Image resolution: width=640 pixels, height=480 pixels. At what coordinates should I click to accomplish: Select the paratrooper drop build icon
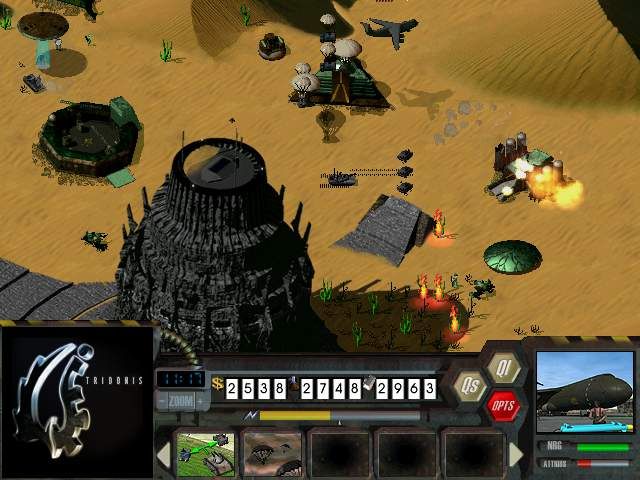pos(272,454)
